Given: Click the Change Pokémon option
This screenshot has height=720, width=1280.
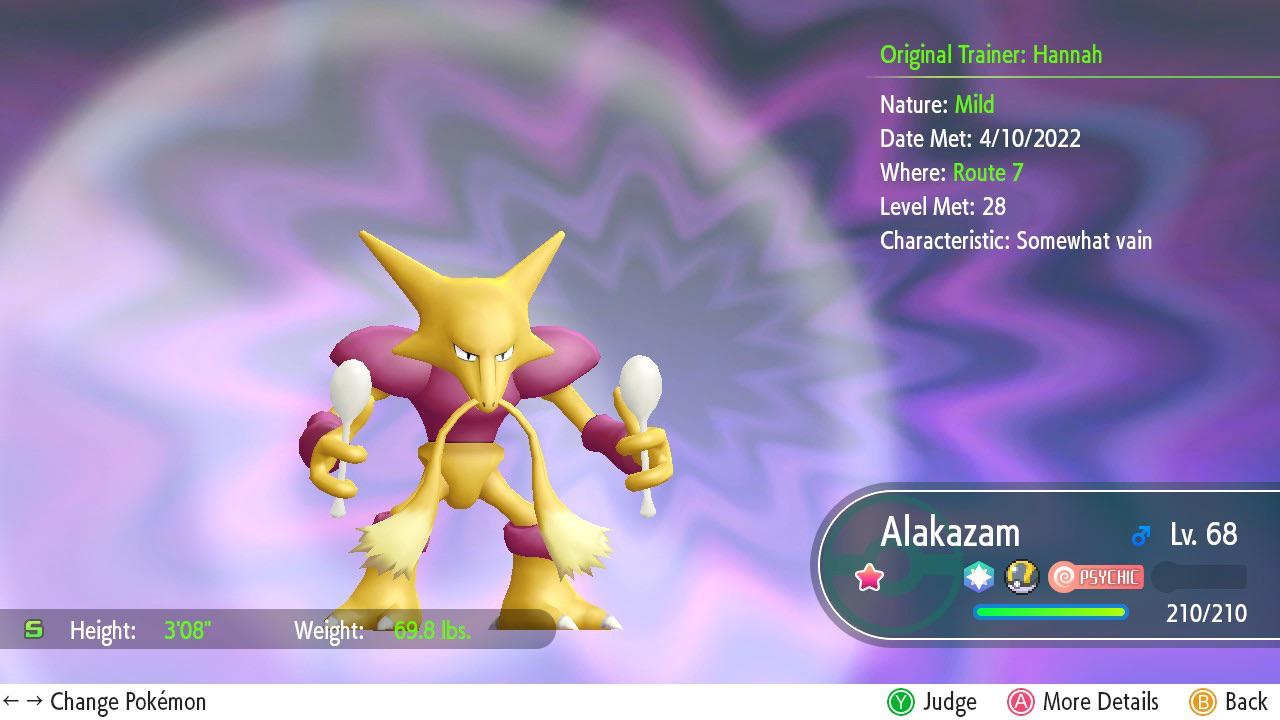Looking at the screenshot, I should [x=129, y=701].
